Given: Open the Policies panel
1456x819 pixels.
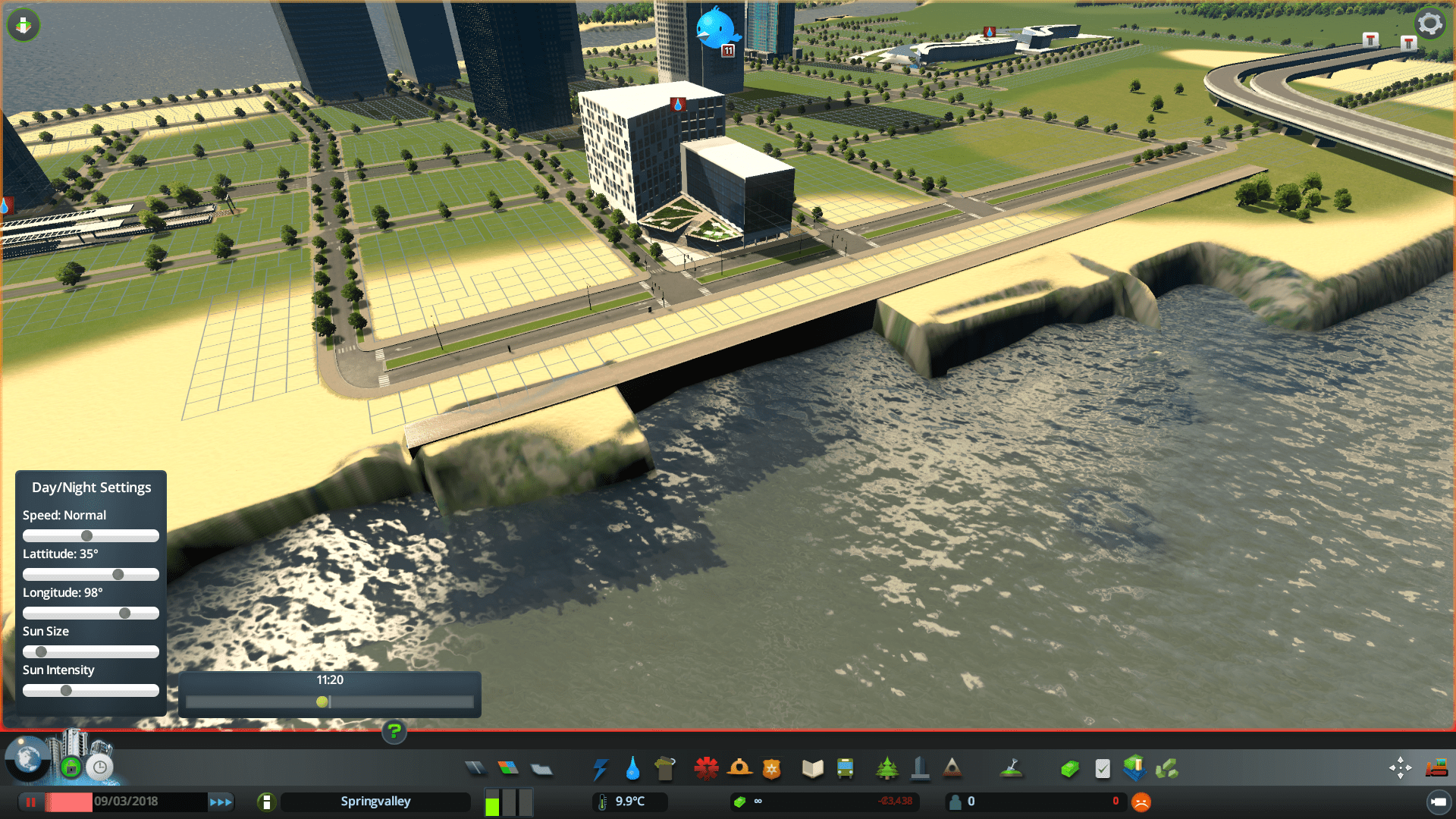Looking at the screenshot, I should coord(1102,767).
